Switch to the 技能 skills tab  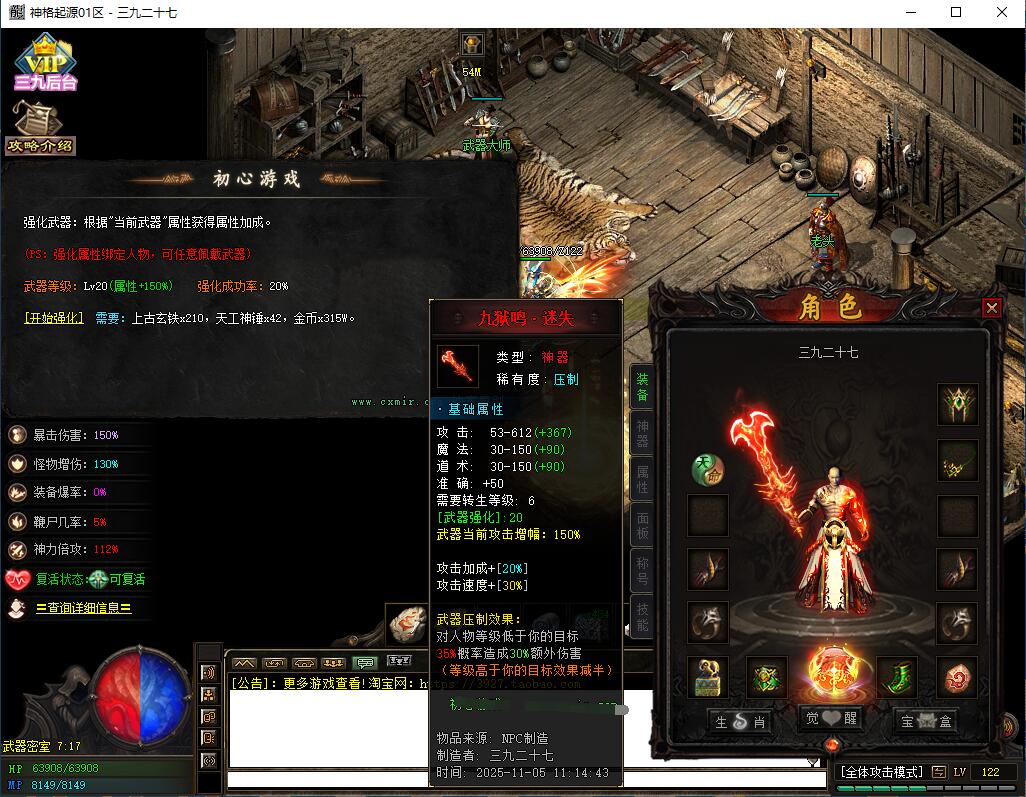coord(642,616)
